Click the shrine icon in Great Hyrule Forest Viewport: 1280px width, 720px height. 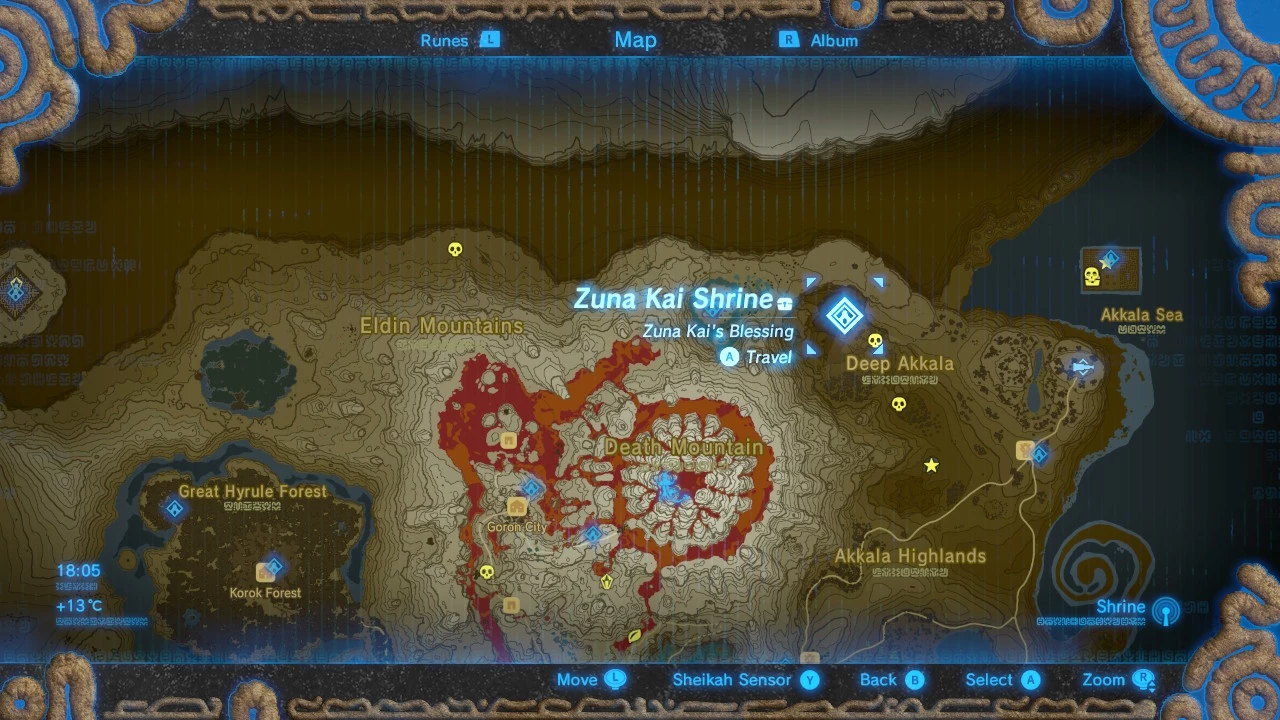[175, 508]
